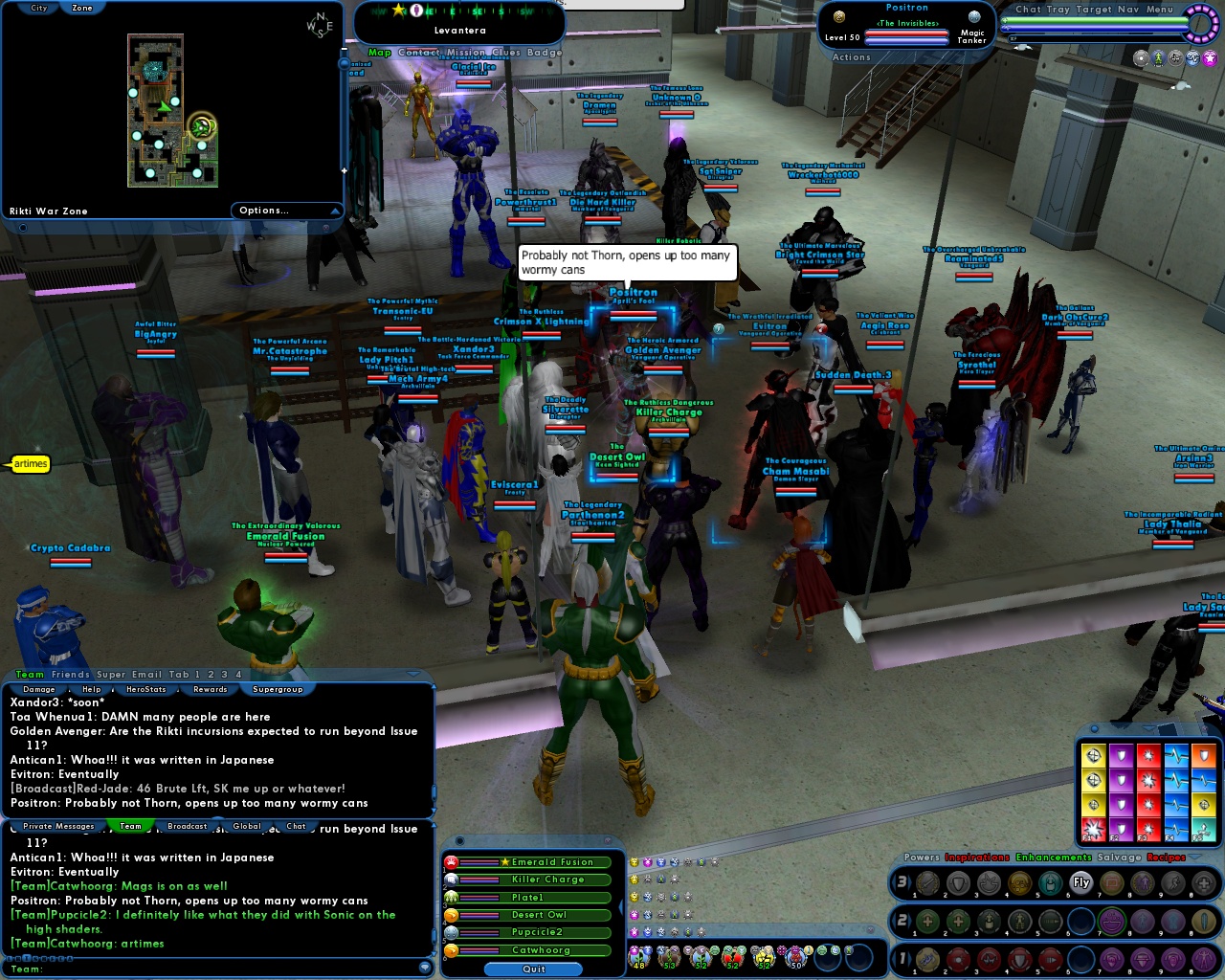This screenshot has width=1225, height=980.
Task: Click the gold origin icon in Positron's window
Action: point(838,17)
